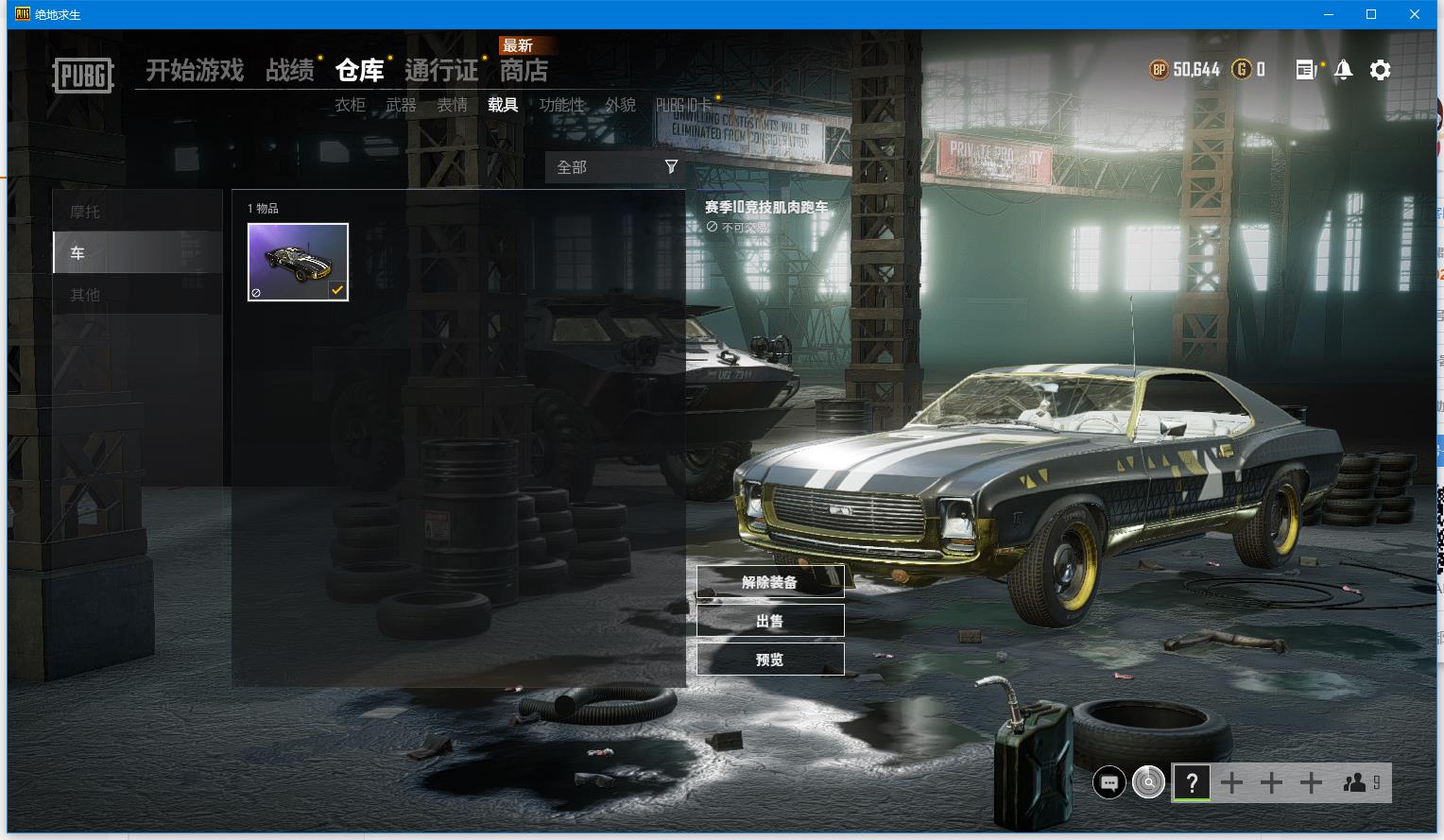Open the notifications bell icon
Image resolution: width=1444 pixels, height=840 pixels.
point(1343,70)
